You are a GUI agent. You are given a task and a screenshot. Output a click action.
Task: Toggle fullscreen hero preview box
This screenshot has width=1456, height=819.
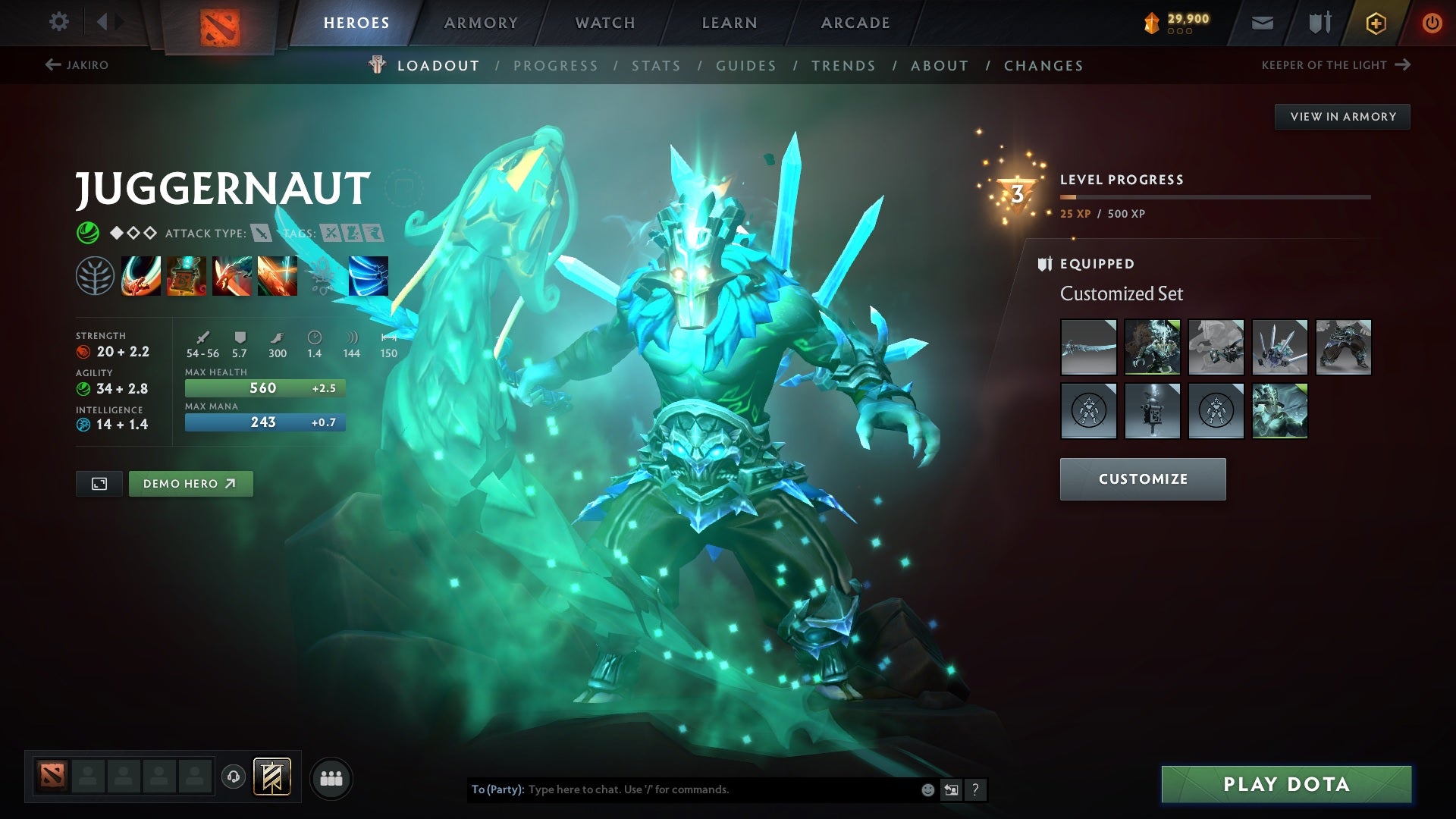tap(99, 483)
